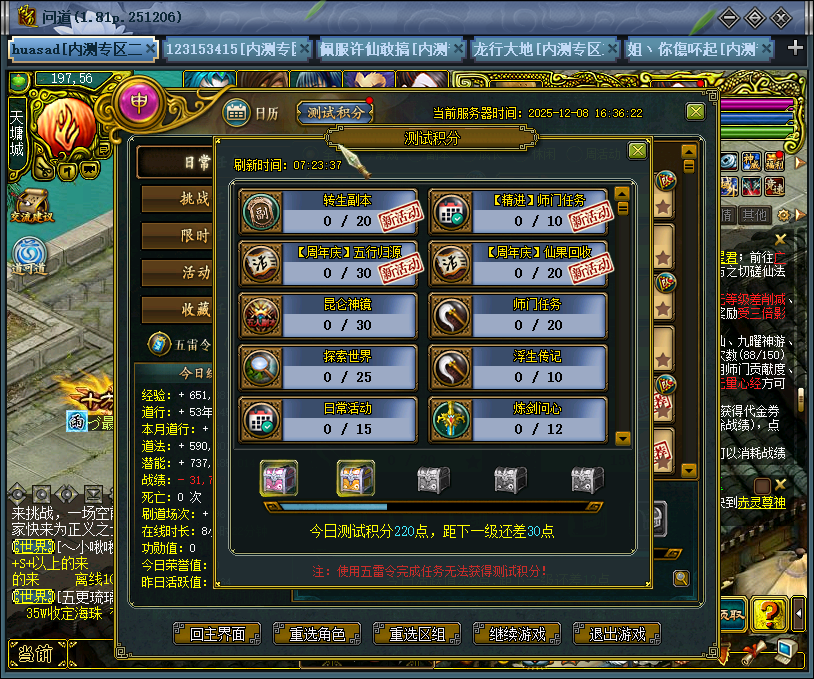Select the 浮生传记 activity entry

coord(518,367)
